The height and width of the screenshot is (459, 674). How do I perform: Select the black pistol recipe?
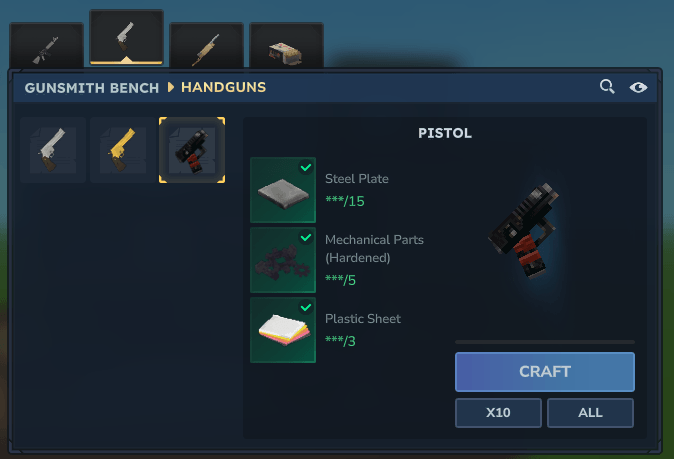pyautogui.click(x=192, y=150)
